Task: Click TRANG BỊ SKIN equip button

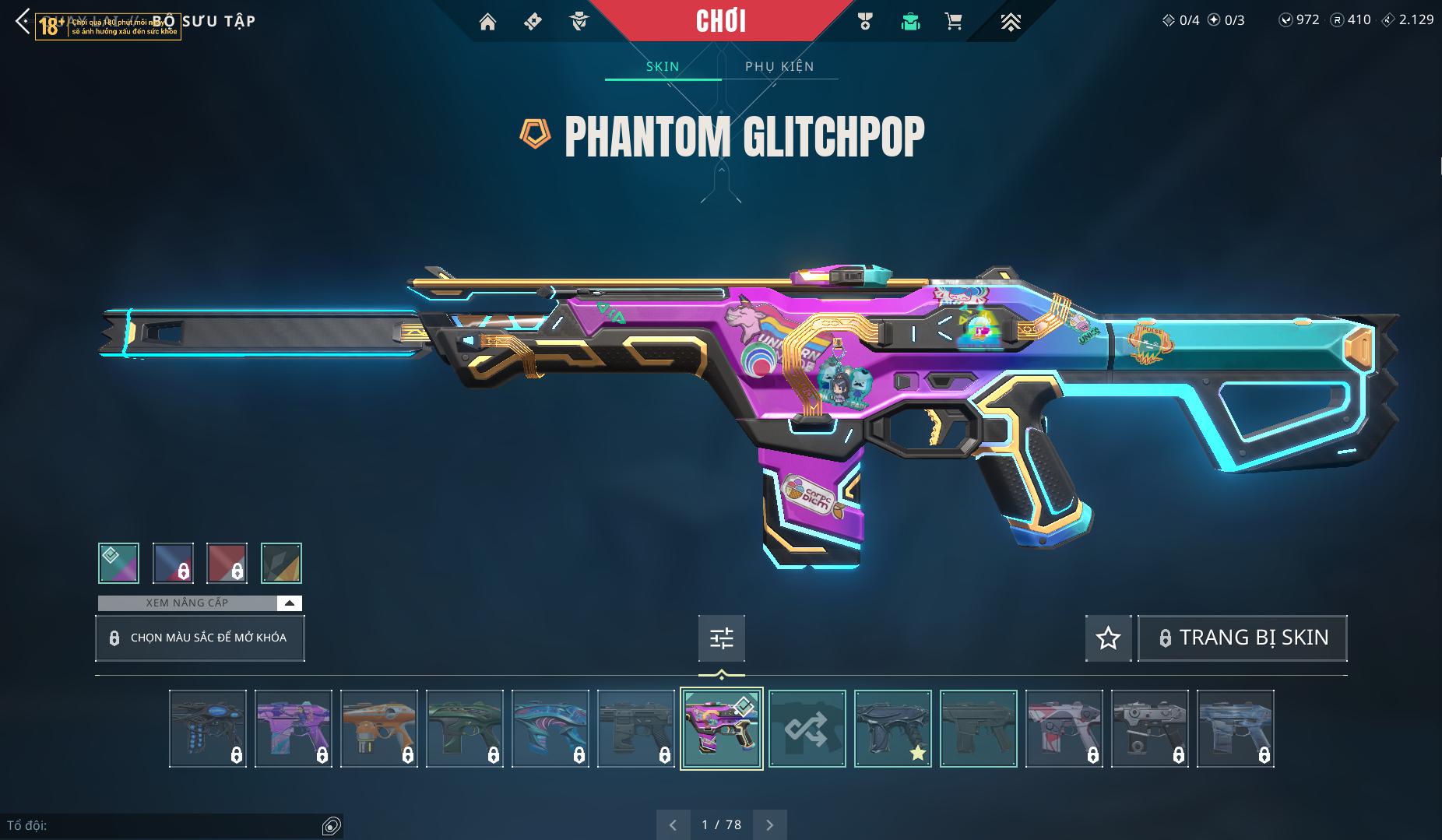Action: (x=1243, y=638)
